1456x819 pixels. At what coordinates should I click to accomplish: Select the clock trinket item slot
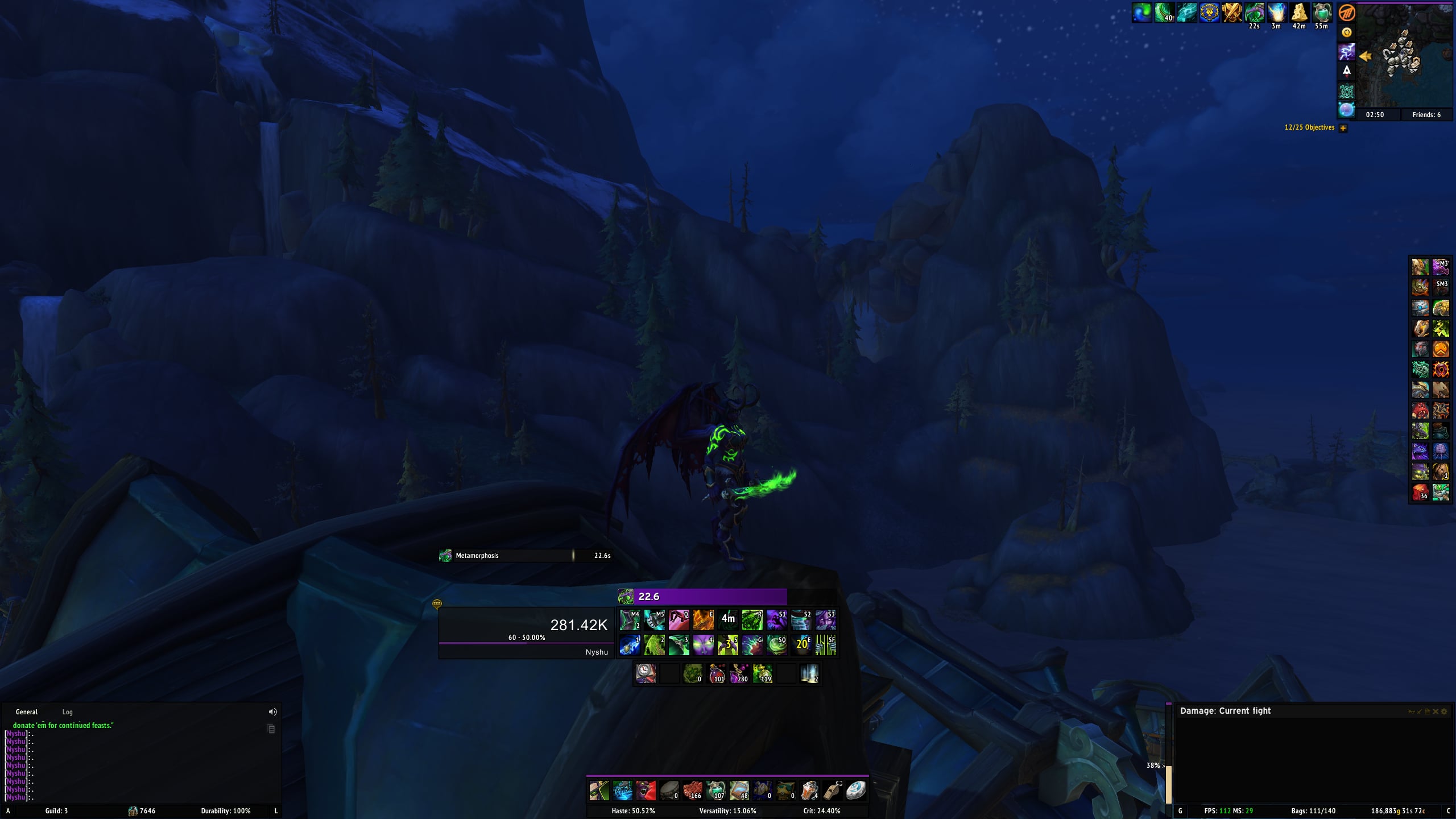point(646,673)
